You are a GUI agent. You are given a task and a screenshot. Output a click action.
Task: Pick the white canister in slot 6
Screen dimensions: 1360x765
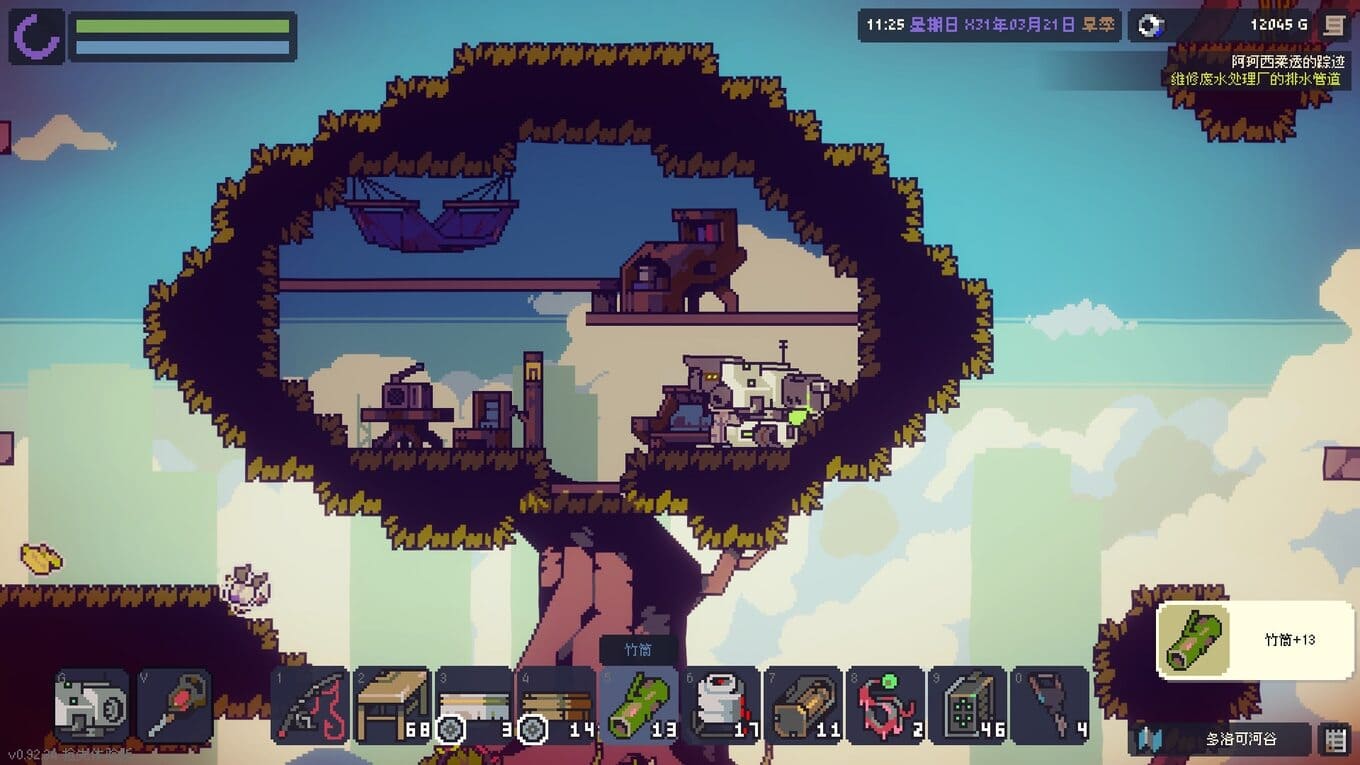pos(722,704)
